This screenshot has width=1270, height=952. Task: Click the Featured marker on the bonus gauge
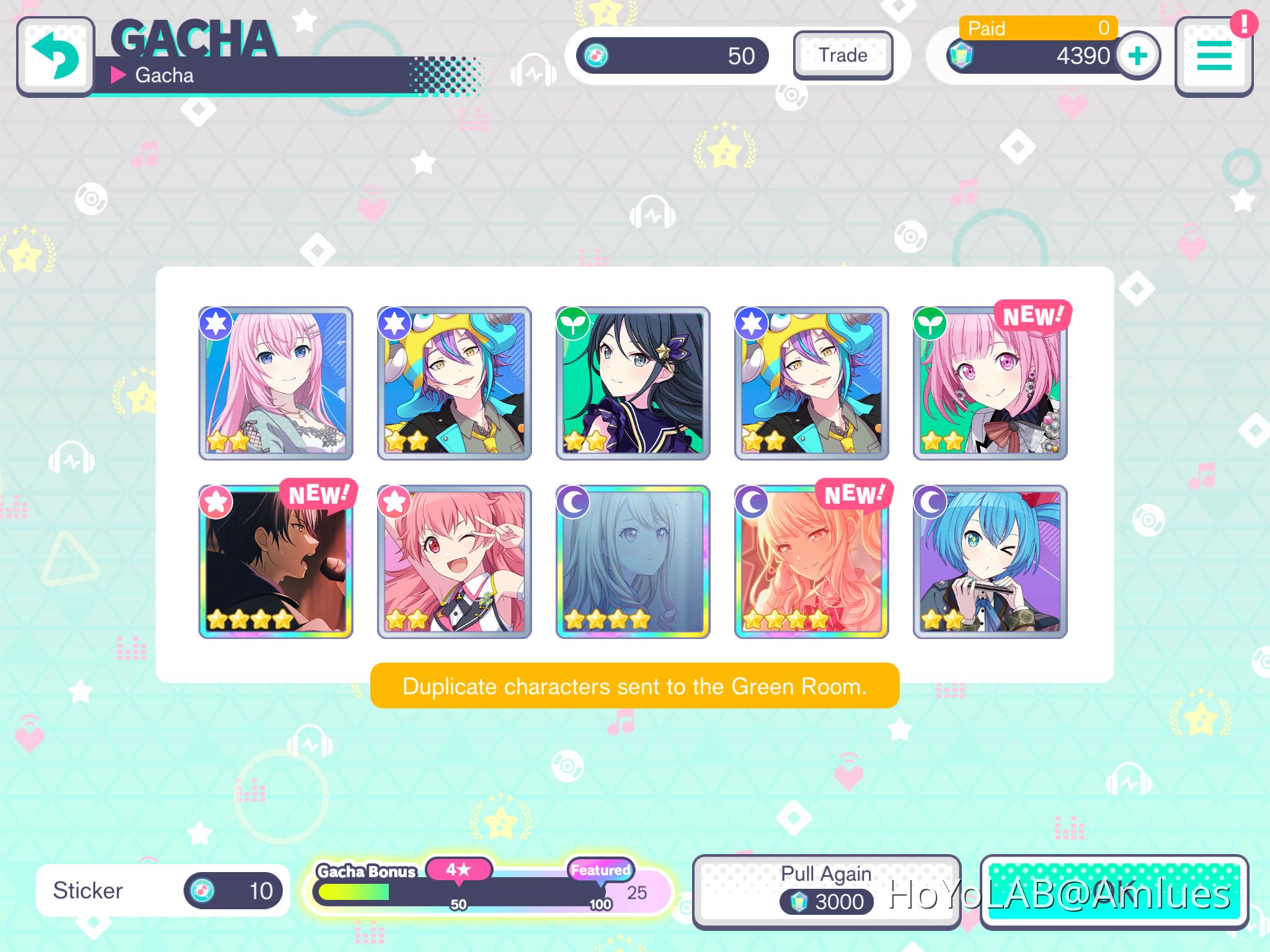point(599,869)
